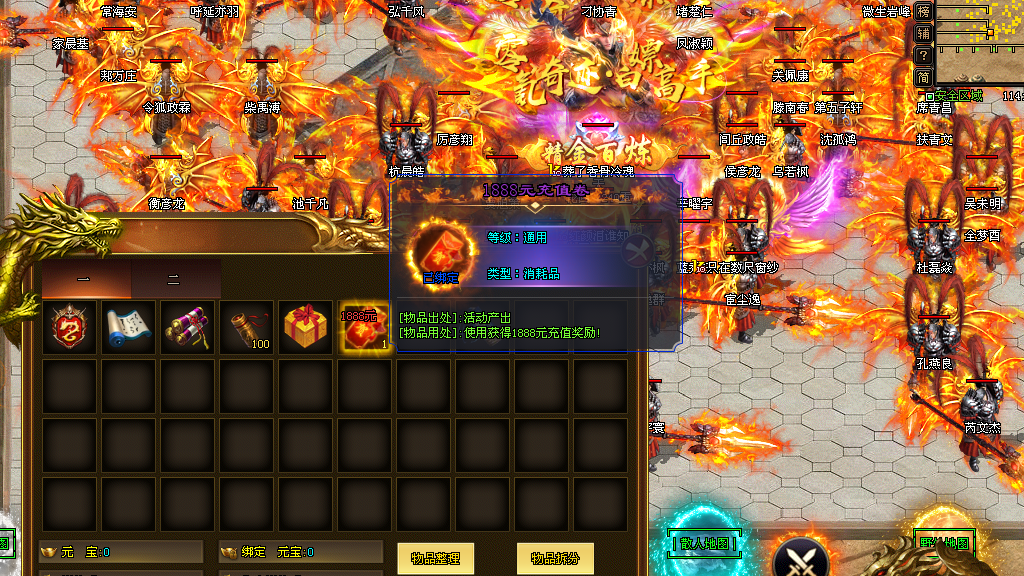1024x576 pixels.
Task: Toggle the 简 simplified display button
Action: click(x=924, y=76)
